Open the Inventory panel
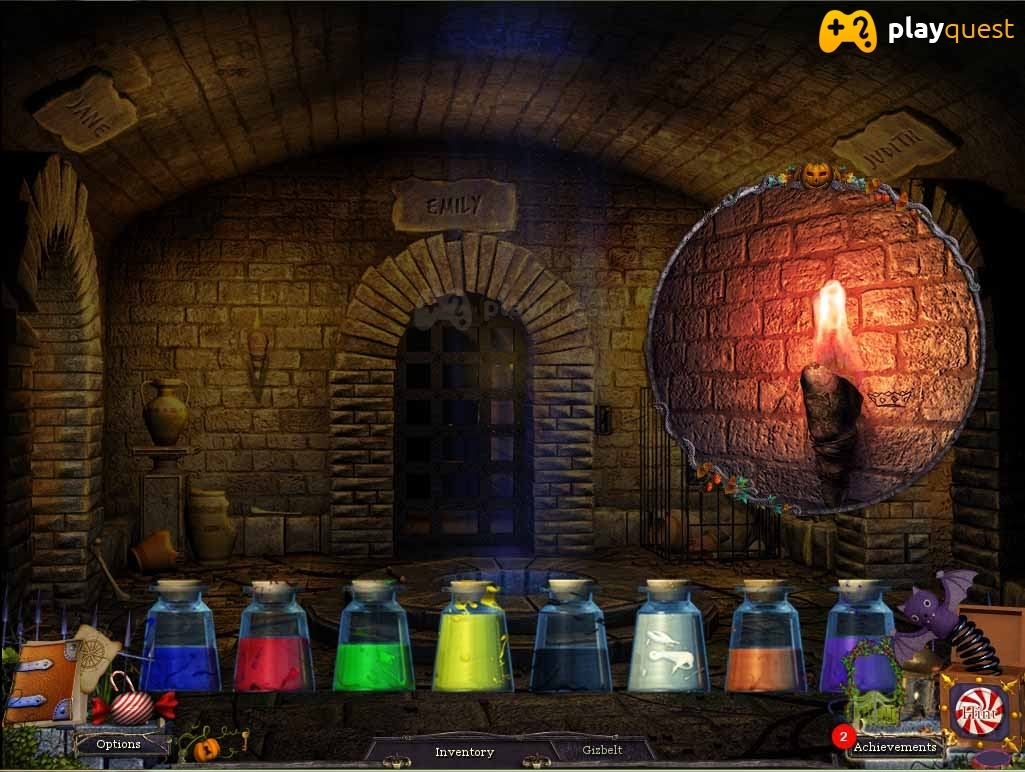This screenshot has width=1025, height=772. tap(464, 751)
